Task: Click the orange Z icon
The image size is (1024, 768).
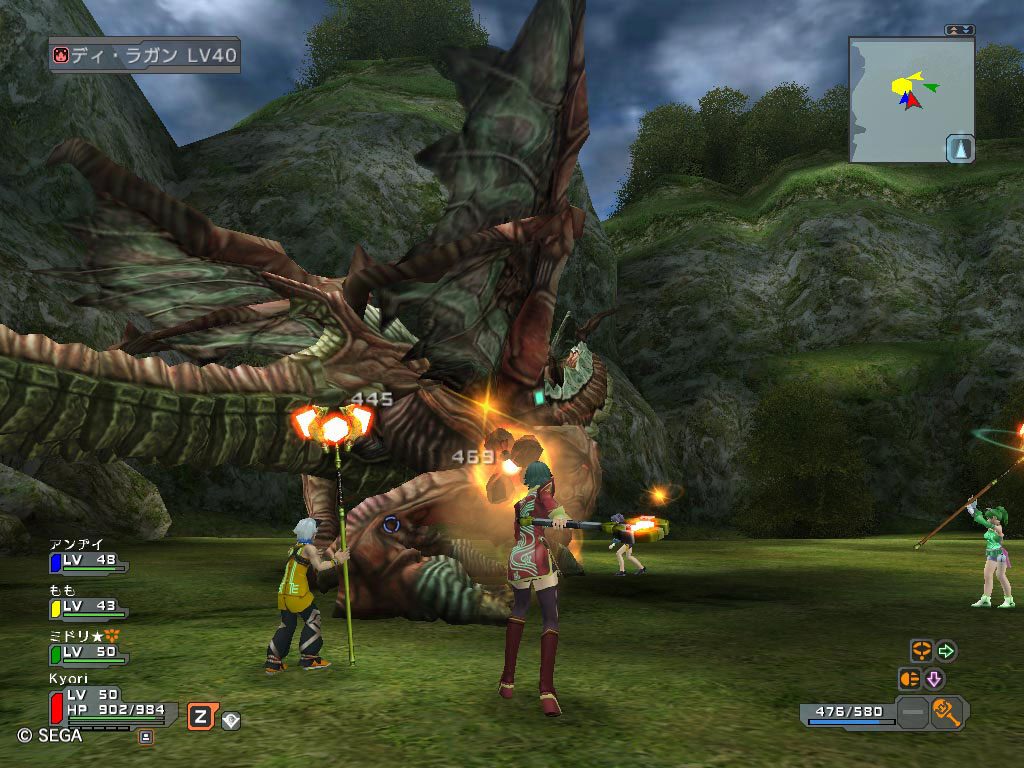Action: [201, 716]
